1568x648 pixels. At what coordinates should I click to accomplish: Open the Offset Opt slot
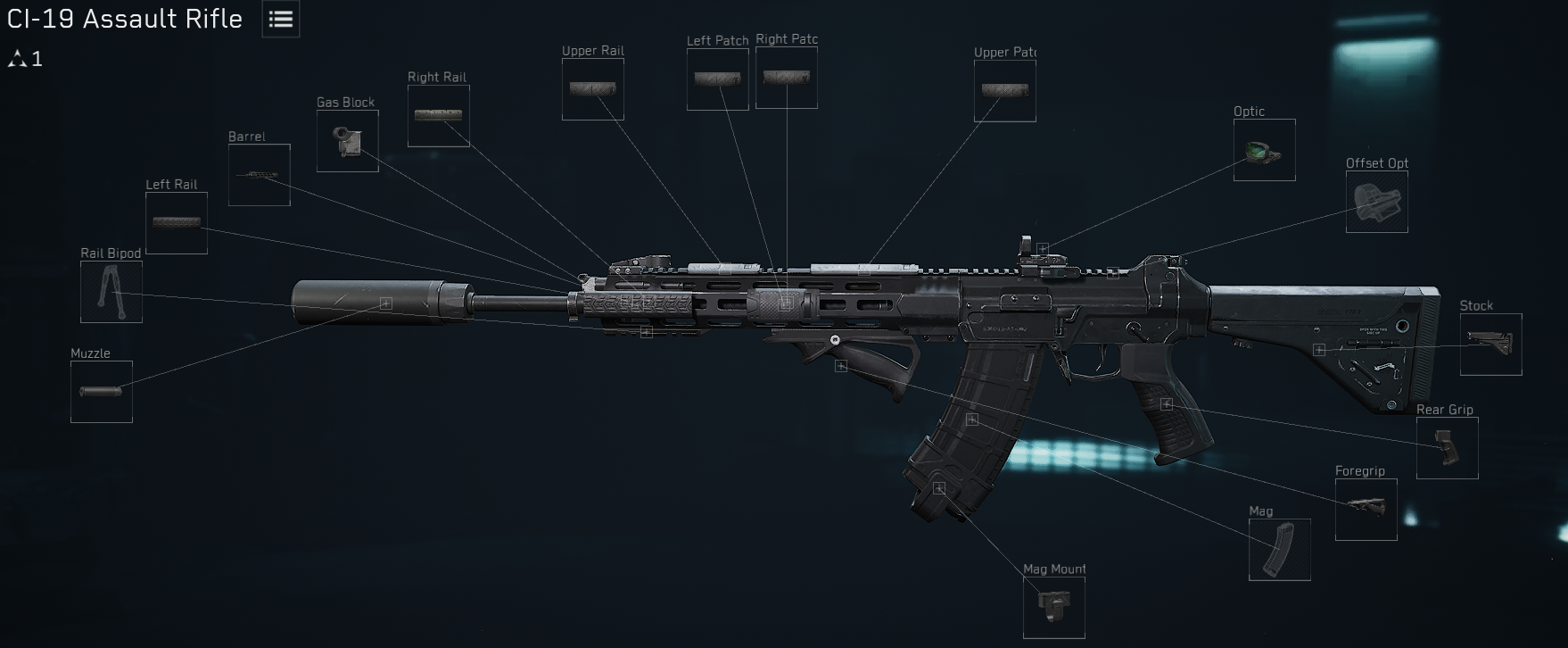[1375, 203]
